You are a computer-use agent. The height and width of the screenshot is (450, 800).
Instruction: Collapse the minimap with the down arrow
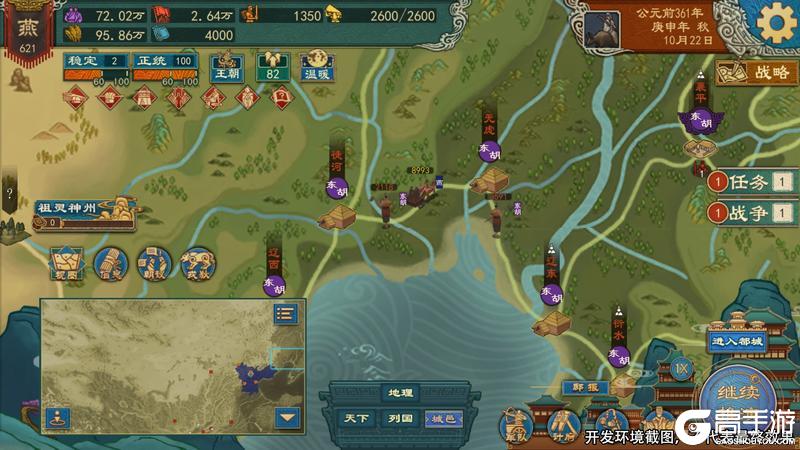pos(287,417)
